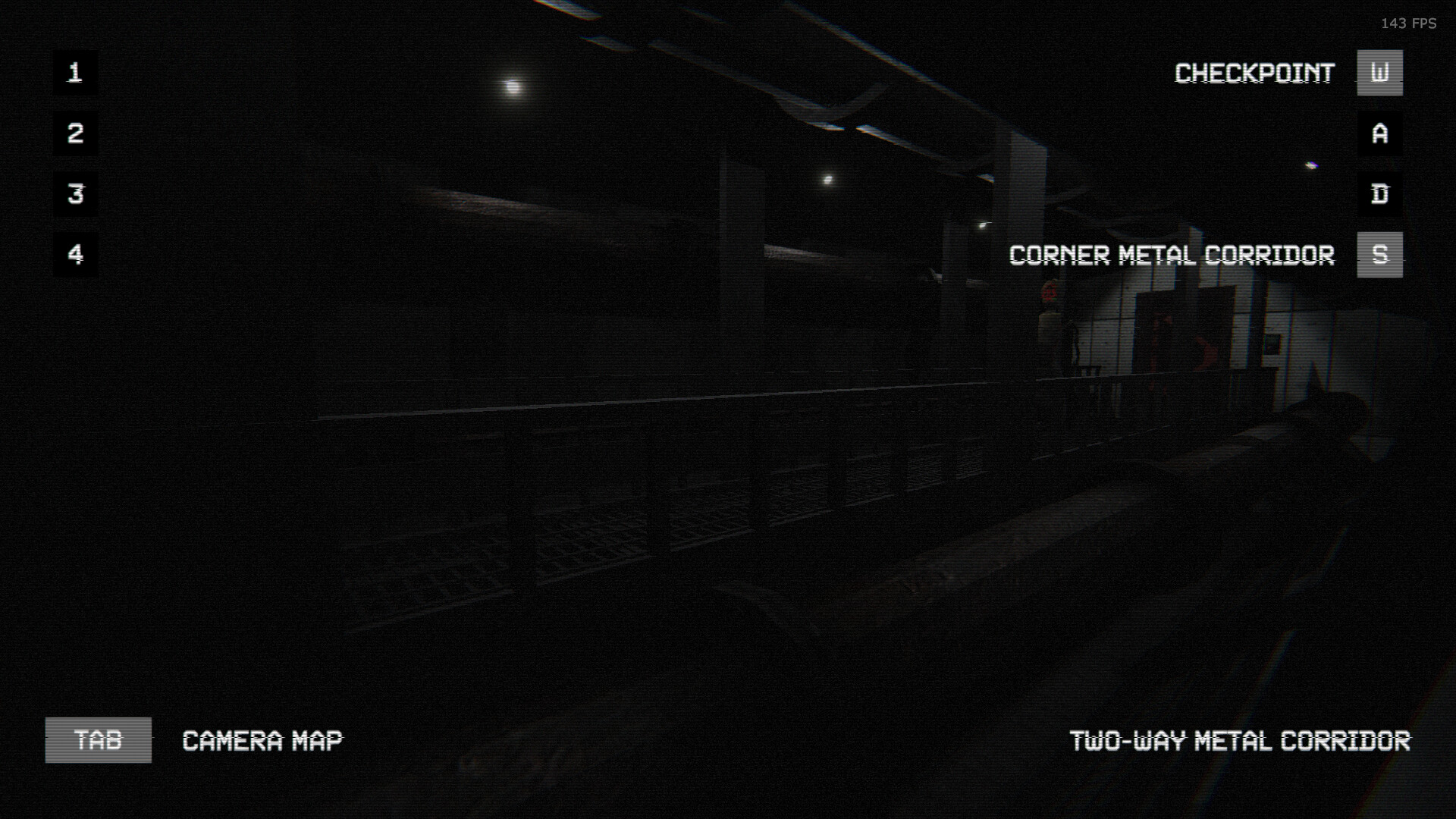This screenshot has width=1456, height=819.
Task: Click the CAMERA MAP label
Action: [262, 741]
